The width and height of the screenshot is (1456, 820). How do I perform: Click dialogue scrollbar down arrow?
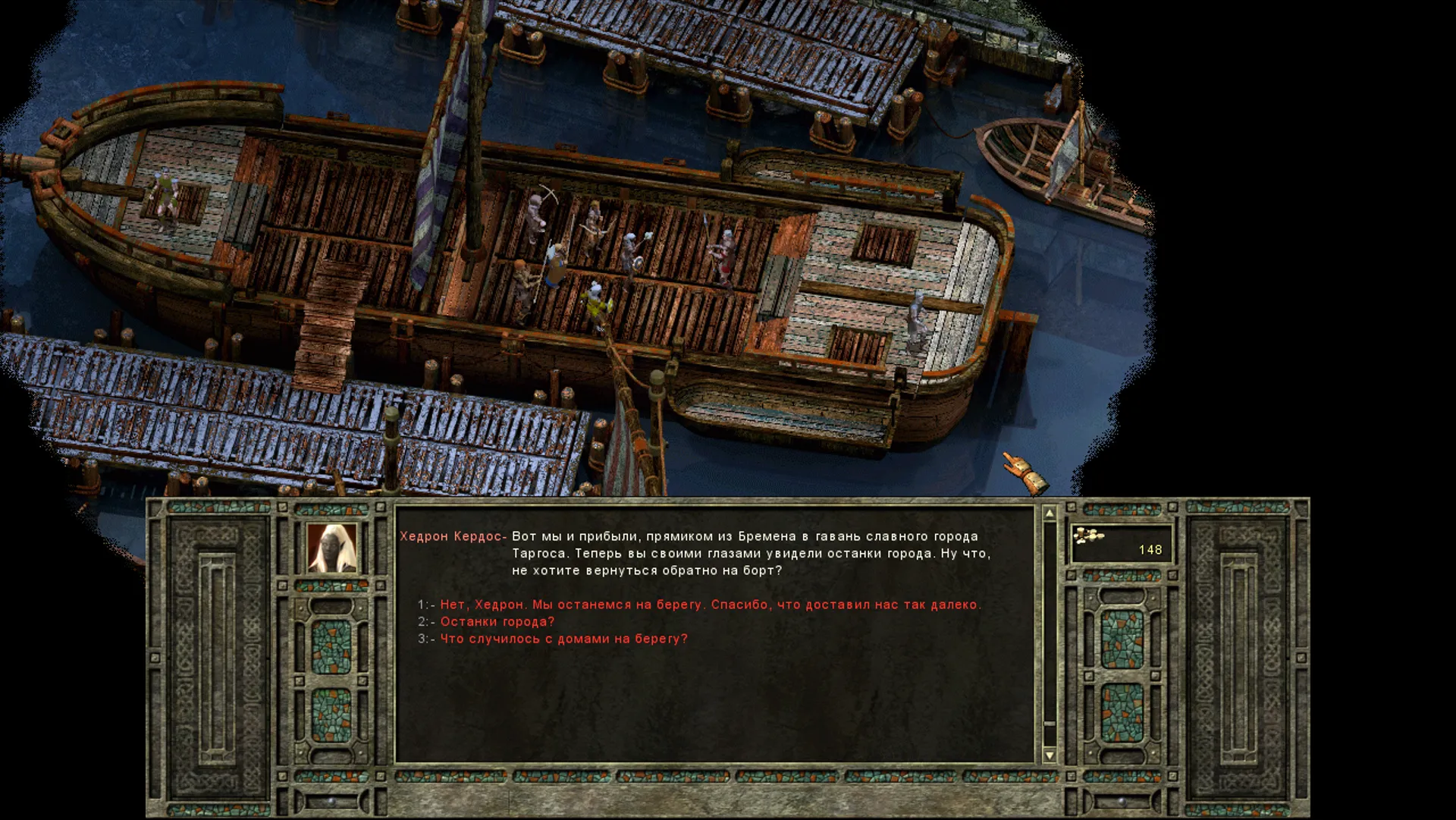[x=1050, y=755]
